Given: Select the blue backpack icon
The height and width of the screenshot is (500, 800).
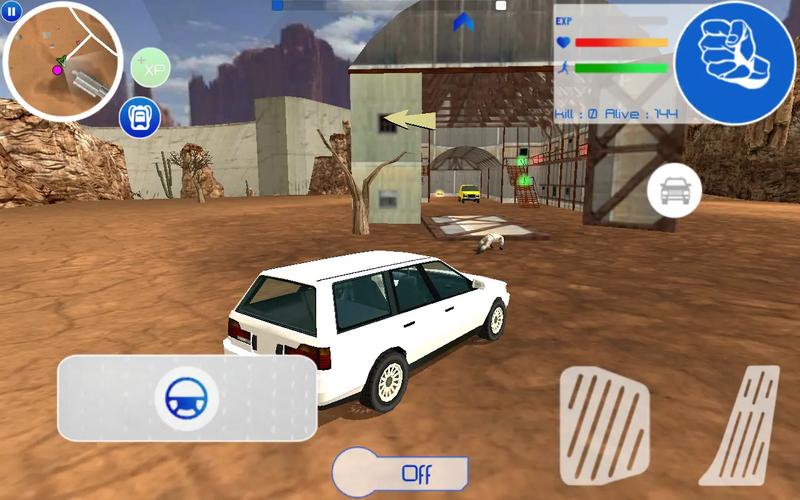Looking at the screenshot, I should (140, 118).
